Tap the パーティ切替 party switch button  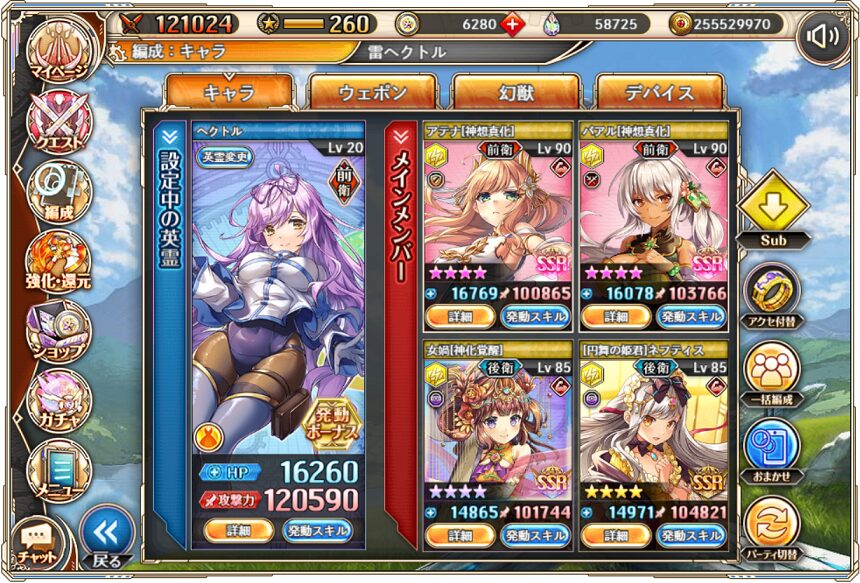772,525
